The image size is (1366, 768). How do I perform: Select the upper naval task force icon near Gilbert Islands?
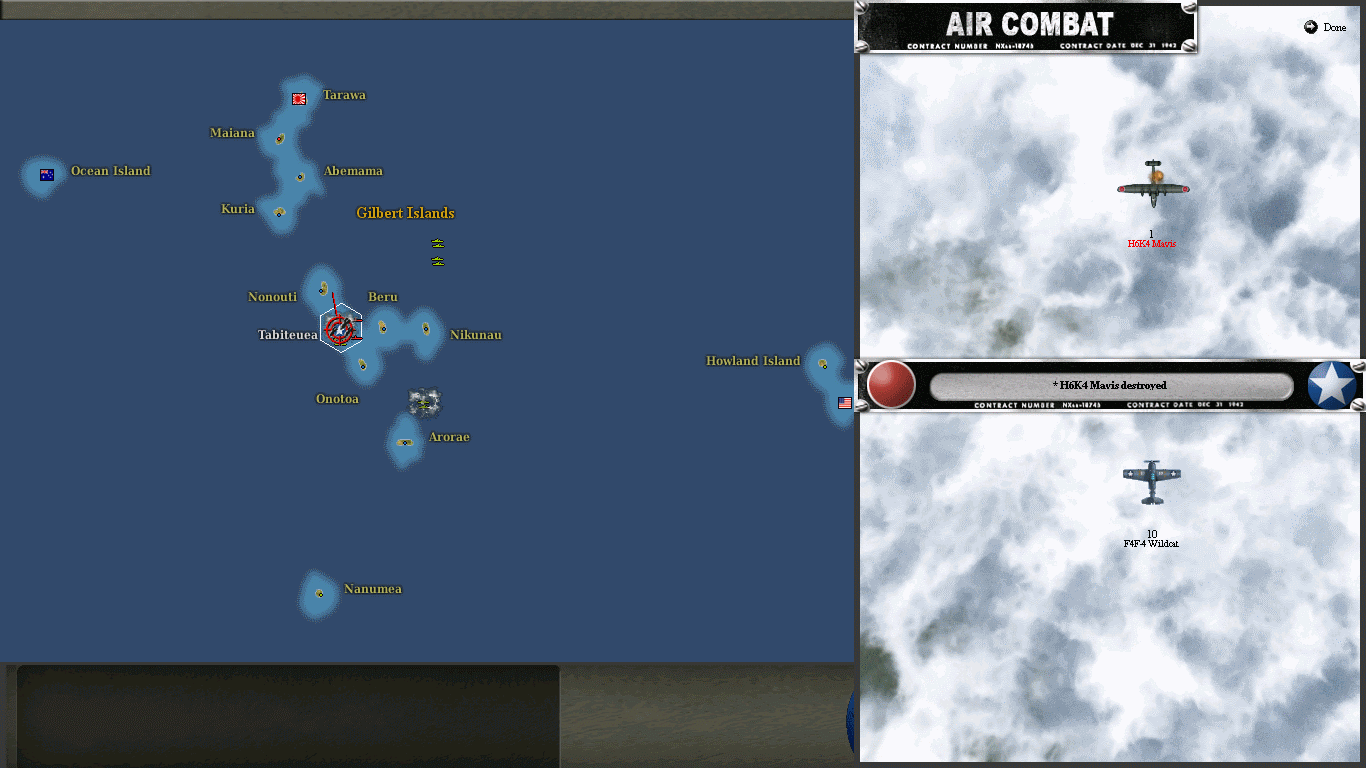[x=436, y=241]
